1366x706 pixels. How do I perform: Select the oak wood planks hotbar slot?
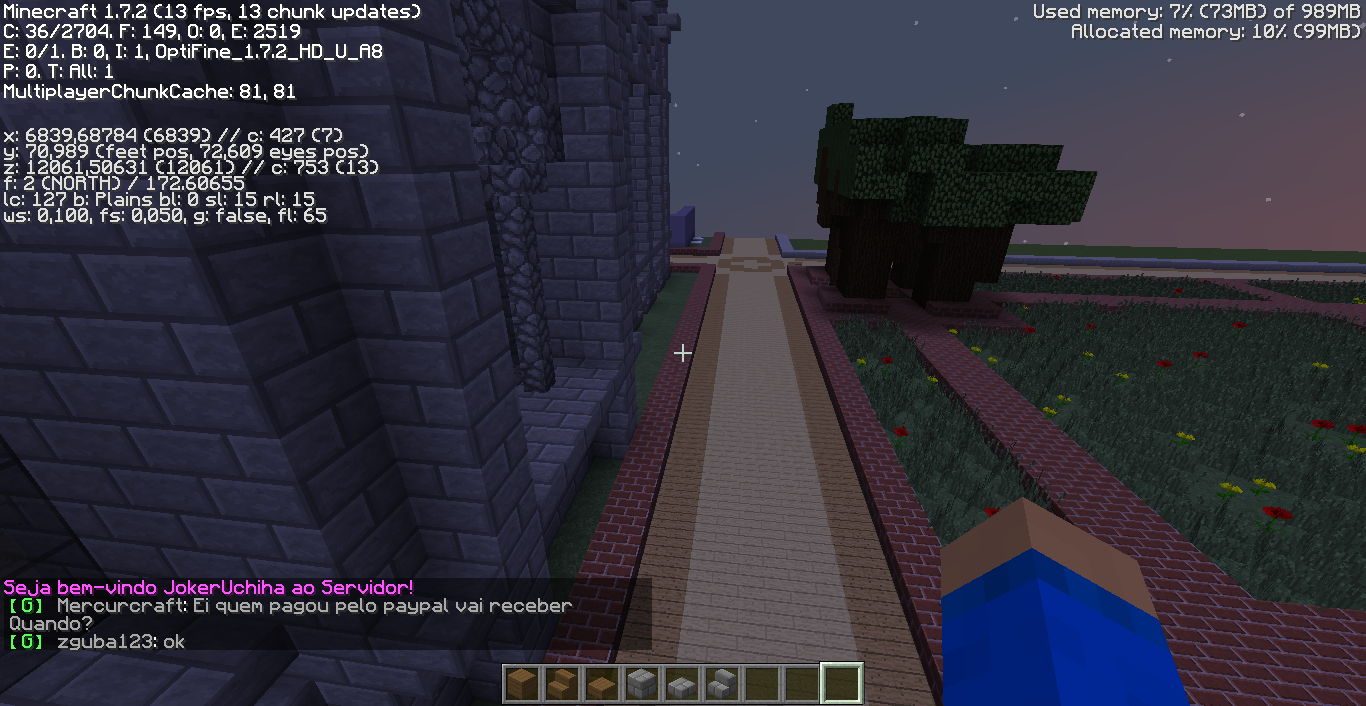tap(521, 685)
